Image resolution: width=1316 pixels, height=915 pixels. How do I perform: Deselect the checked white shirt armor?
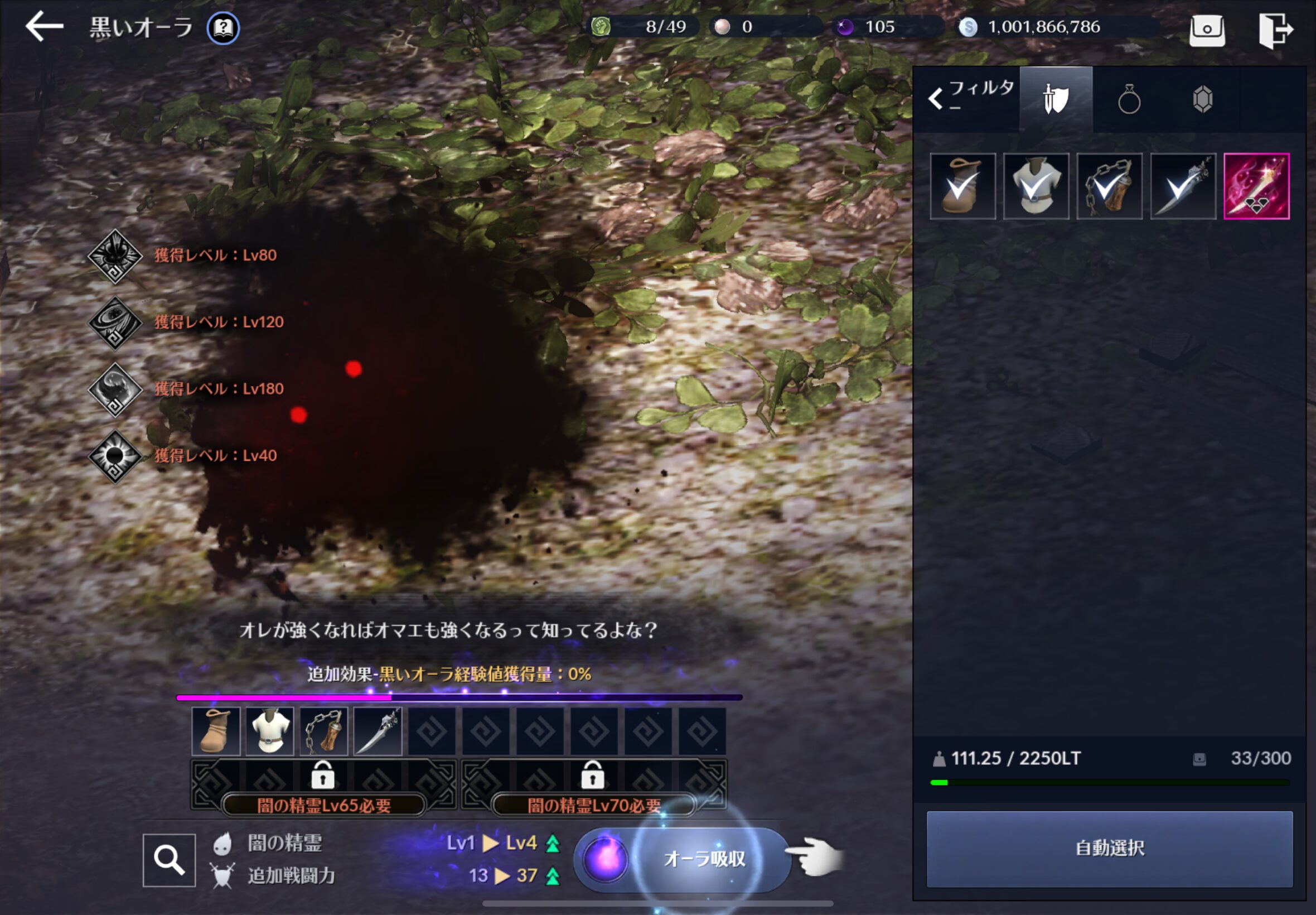[x=1036, y=186]
